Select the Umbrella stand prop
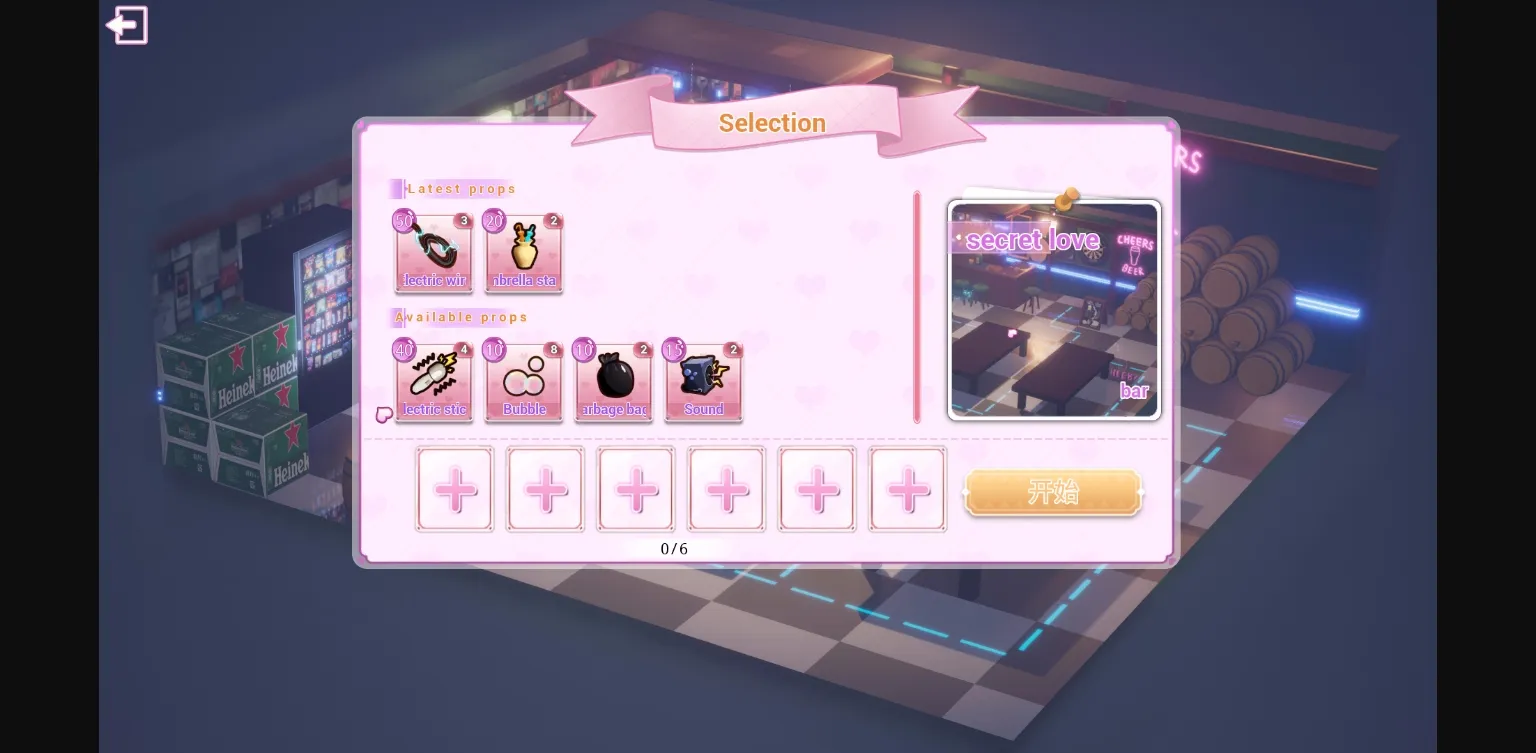 point(524,252)
